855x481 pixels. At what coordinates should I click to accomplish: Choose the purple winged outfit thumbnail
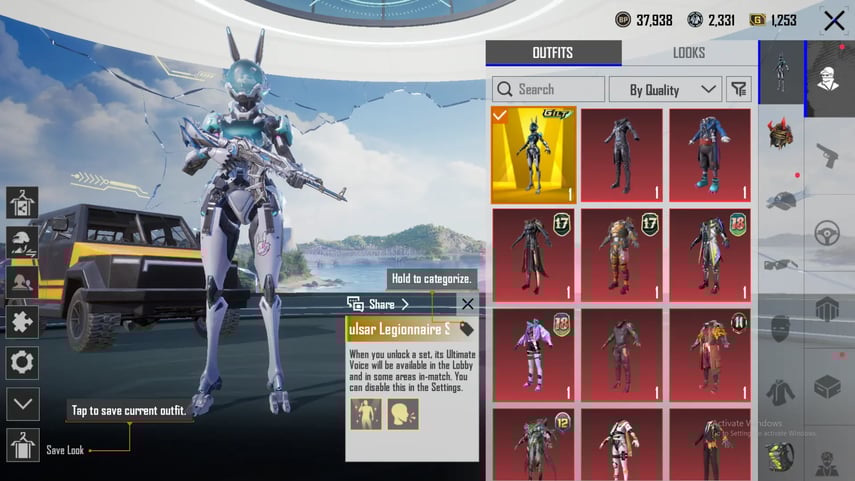[x=533, y=354]
